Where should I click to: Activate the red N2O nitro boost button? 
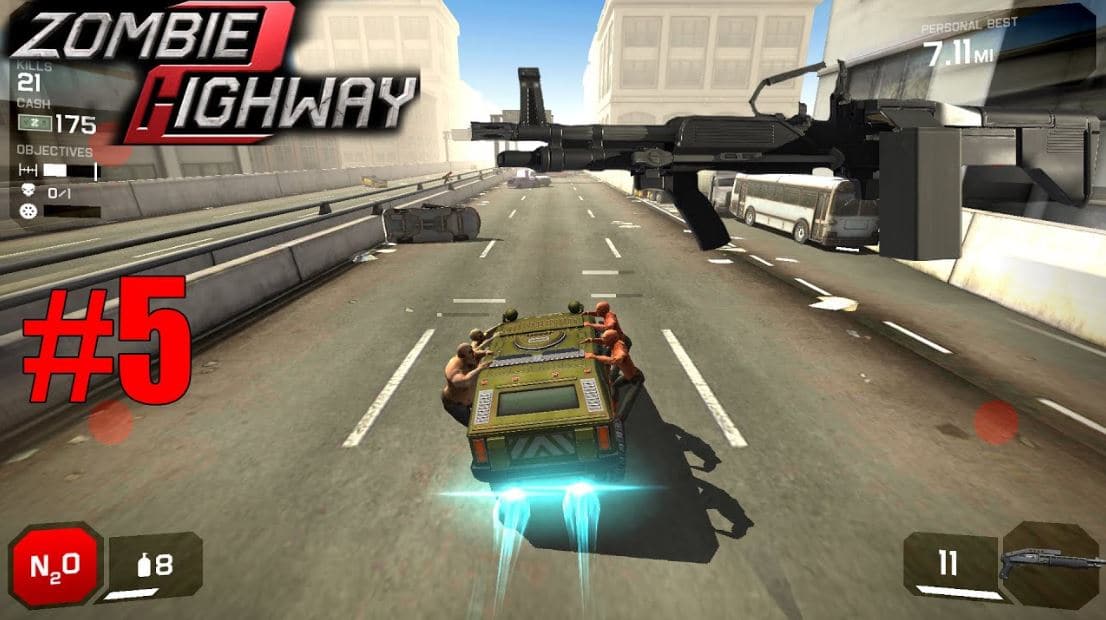tap(57, 566)
